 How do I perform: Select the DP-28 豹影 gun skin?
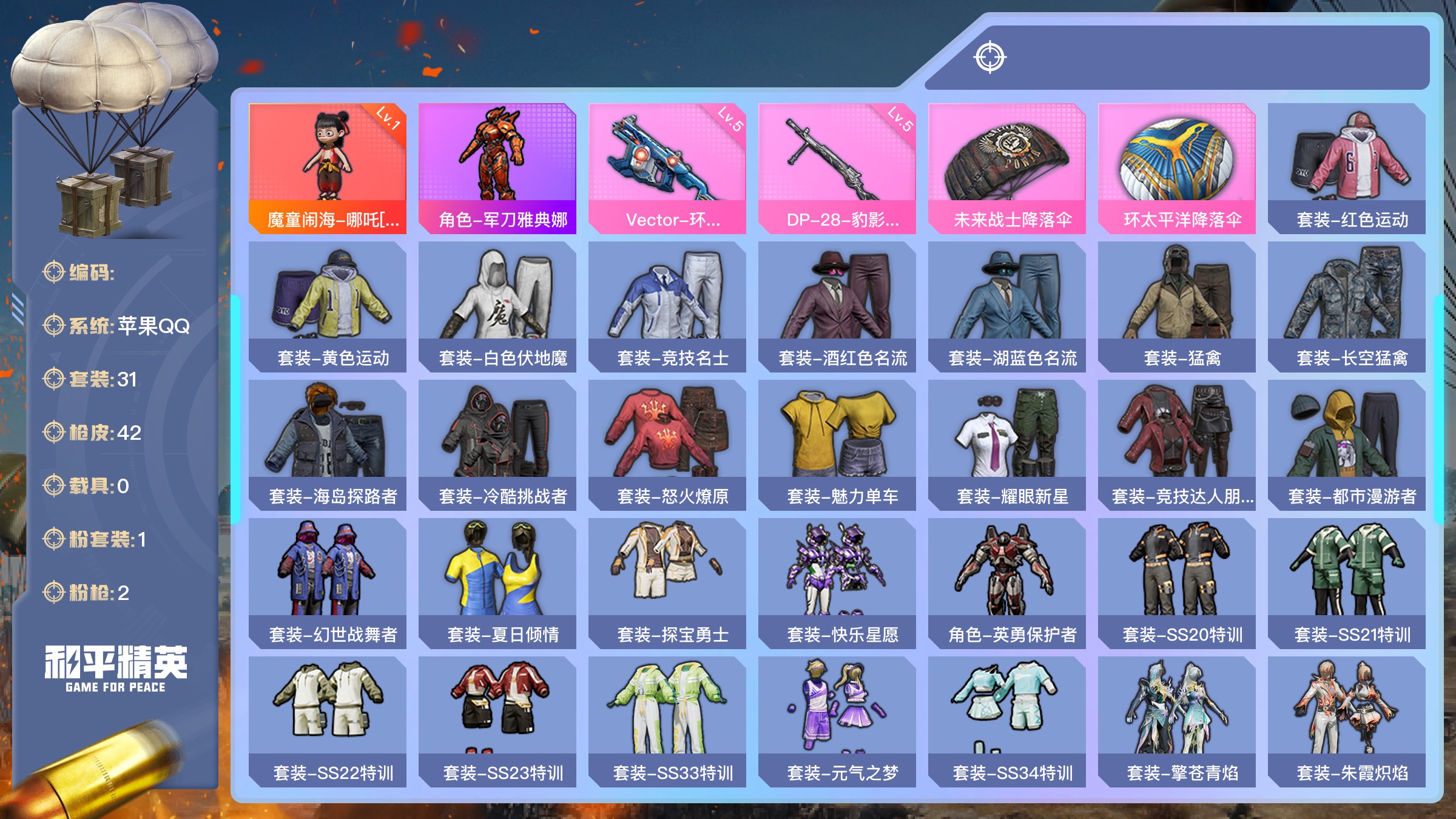tap(837, 168)
